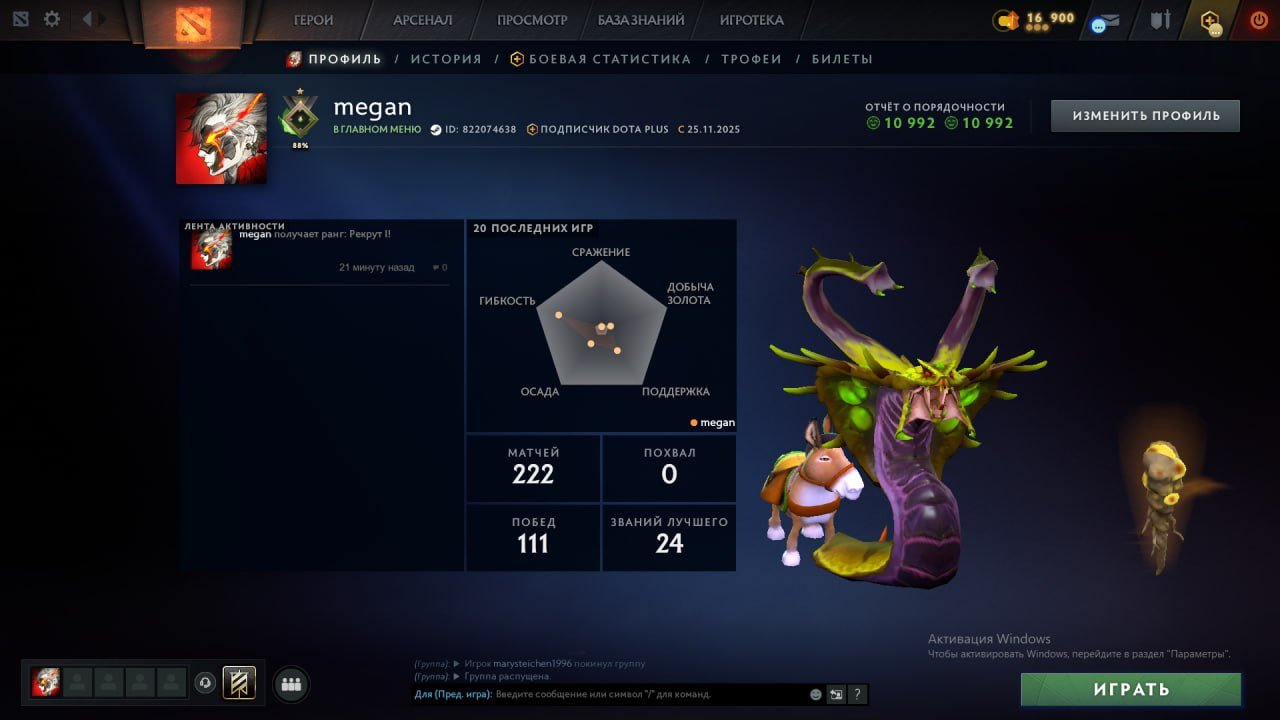Image resolution: width=1280 pixels, height=720 pixels.
Task: Open the emoji picker in the chat bar
Action: [815, 694]
